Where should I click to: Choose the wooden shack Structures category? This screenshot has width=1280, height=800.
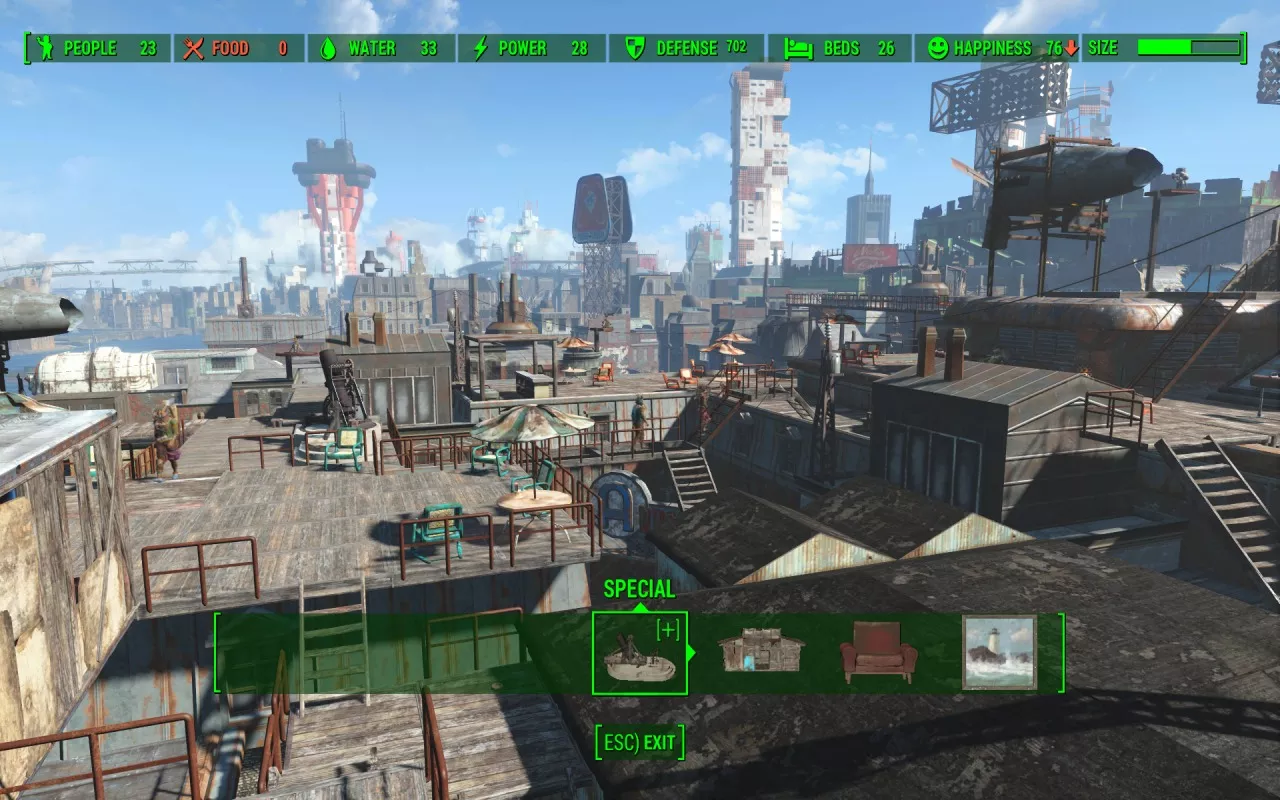coord(761,653)
